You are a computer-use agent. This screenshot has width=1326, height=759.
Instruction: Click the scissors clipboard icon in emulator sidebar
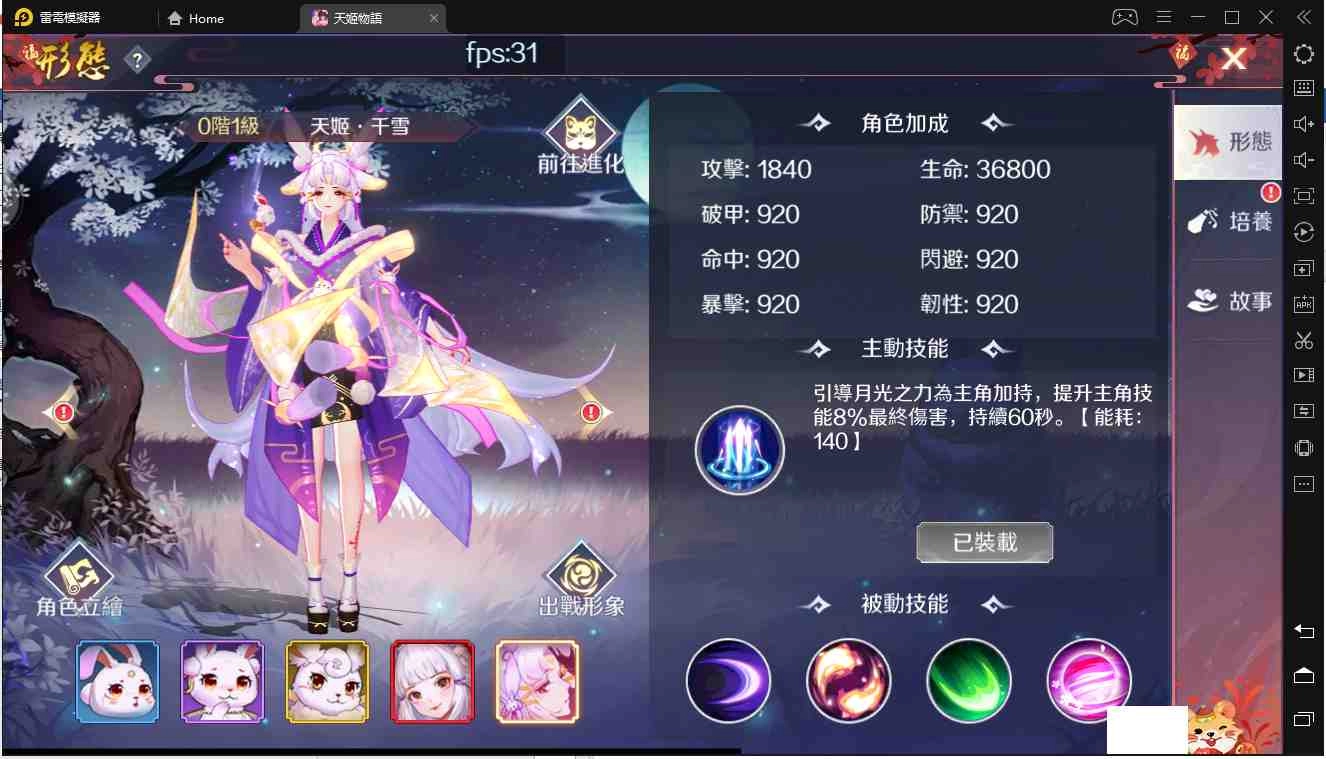point(1303,339)
